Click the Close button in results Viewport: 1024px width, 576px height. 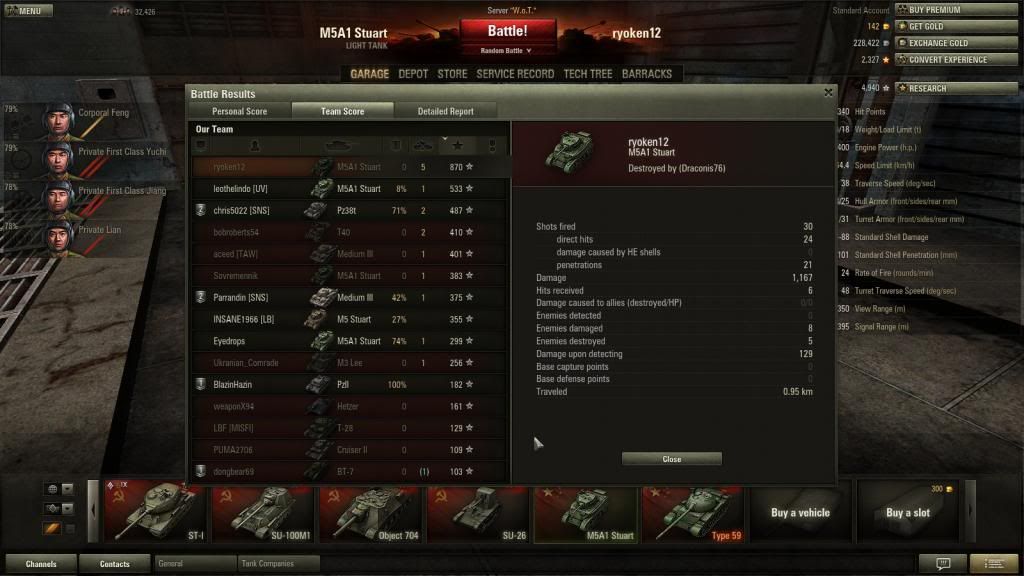pos(671,459)
